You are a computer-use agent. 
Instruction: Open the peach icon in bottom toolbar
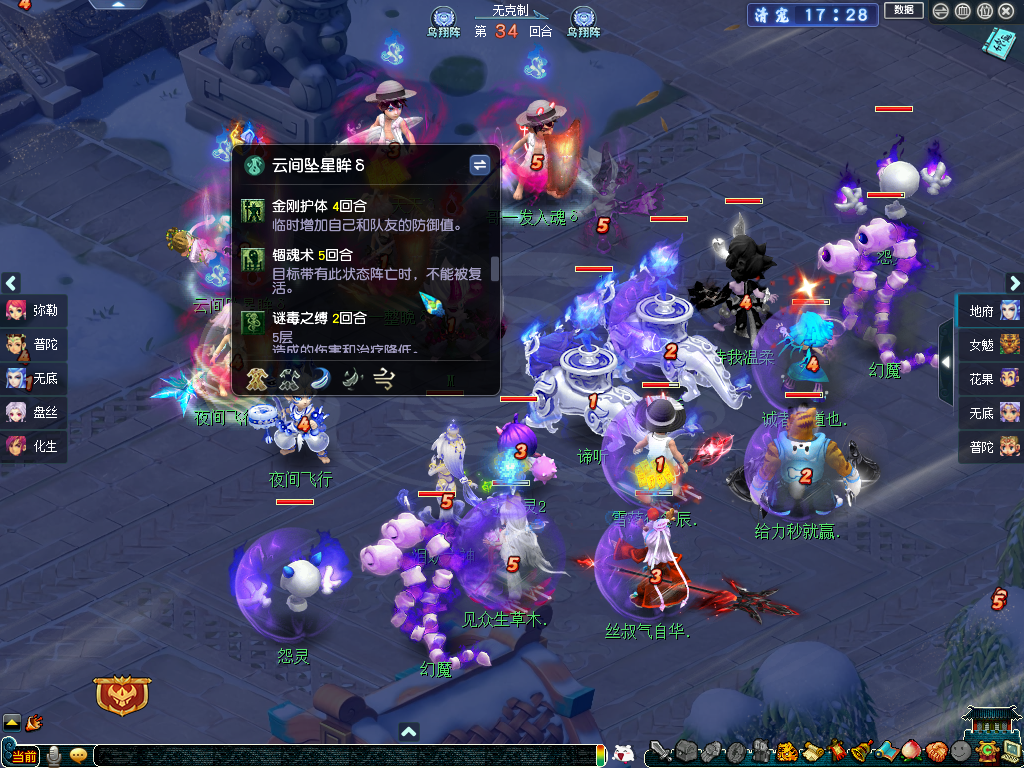(910, 751)
